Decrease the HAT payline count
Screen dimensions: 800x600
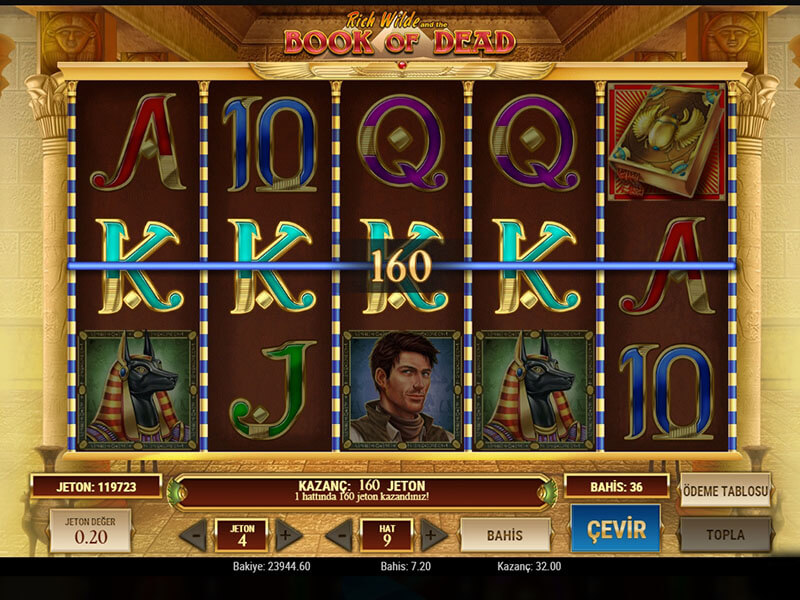[340, 535]
